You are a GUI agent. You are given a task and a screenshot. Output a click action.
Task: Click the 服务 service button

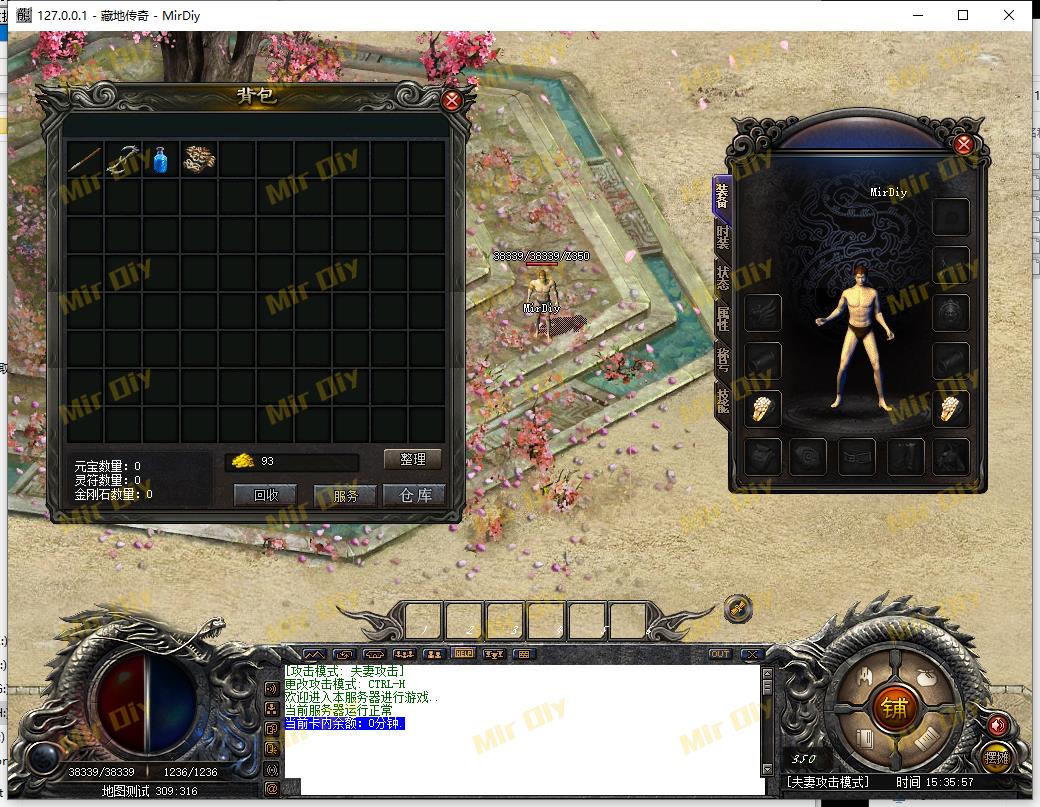coord(344,495)
